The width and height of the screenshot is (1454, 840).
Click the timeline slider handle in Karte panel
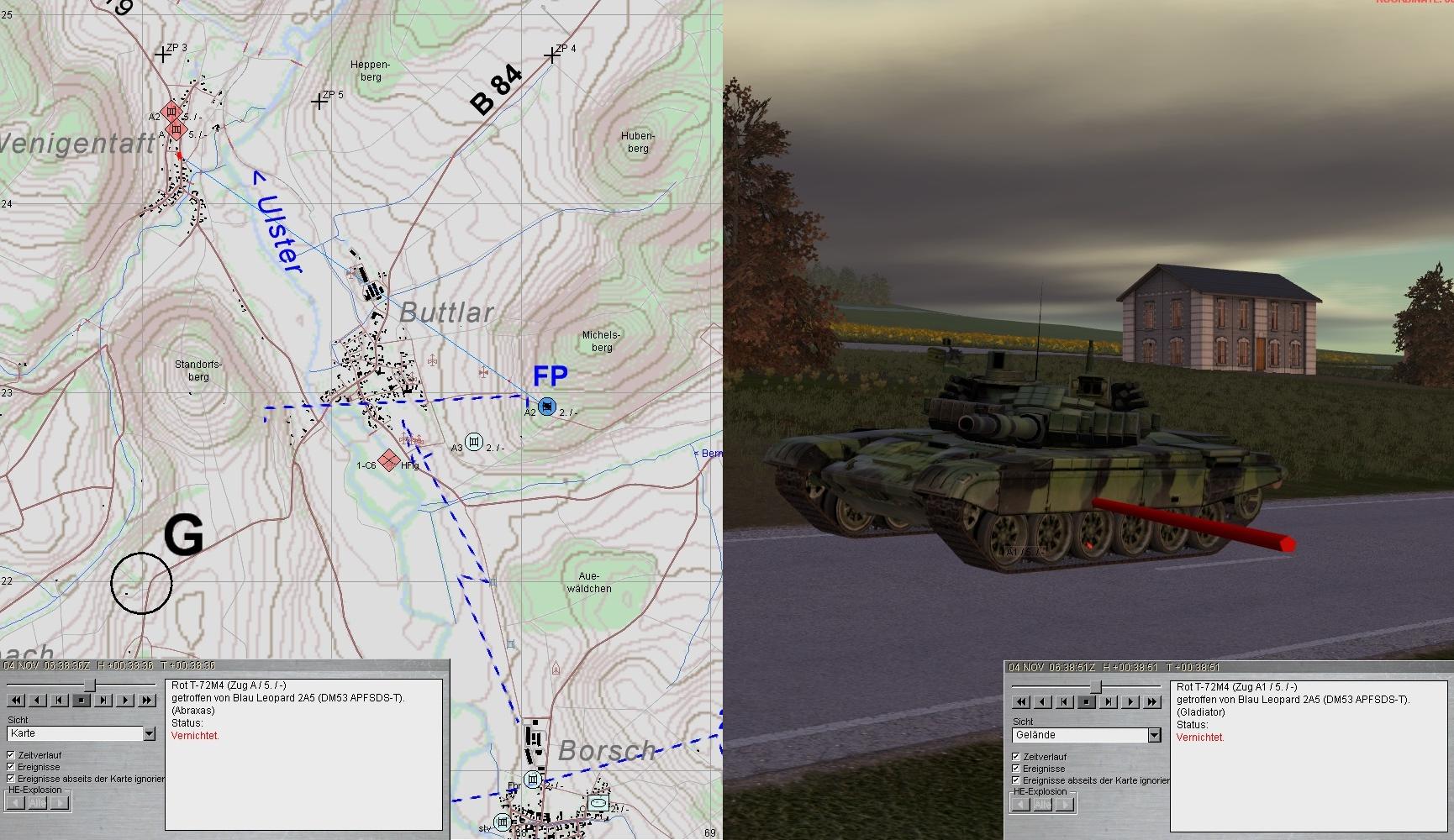[x=89, y=685]
